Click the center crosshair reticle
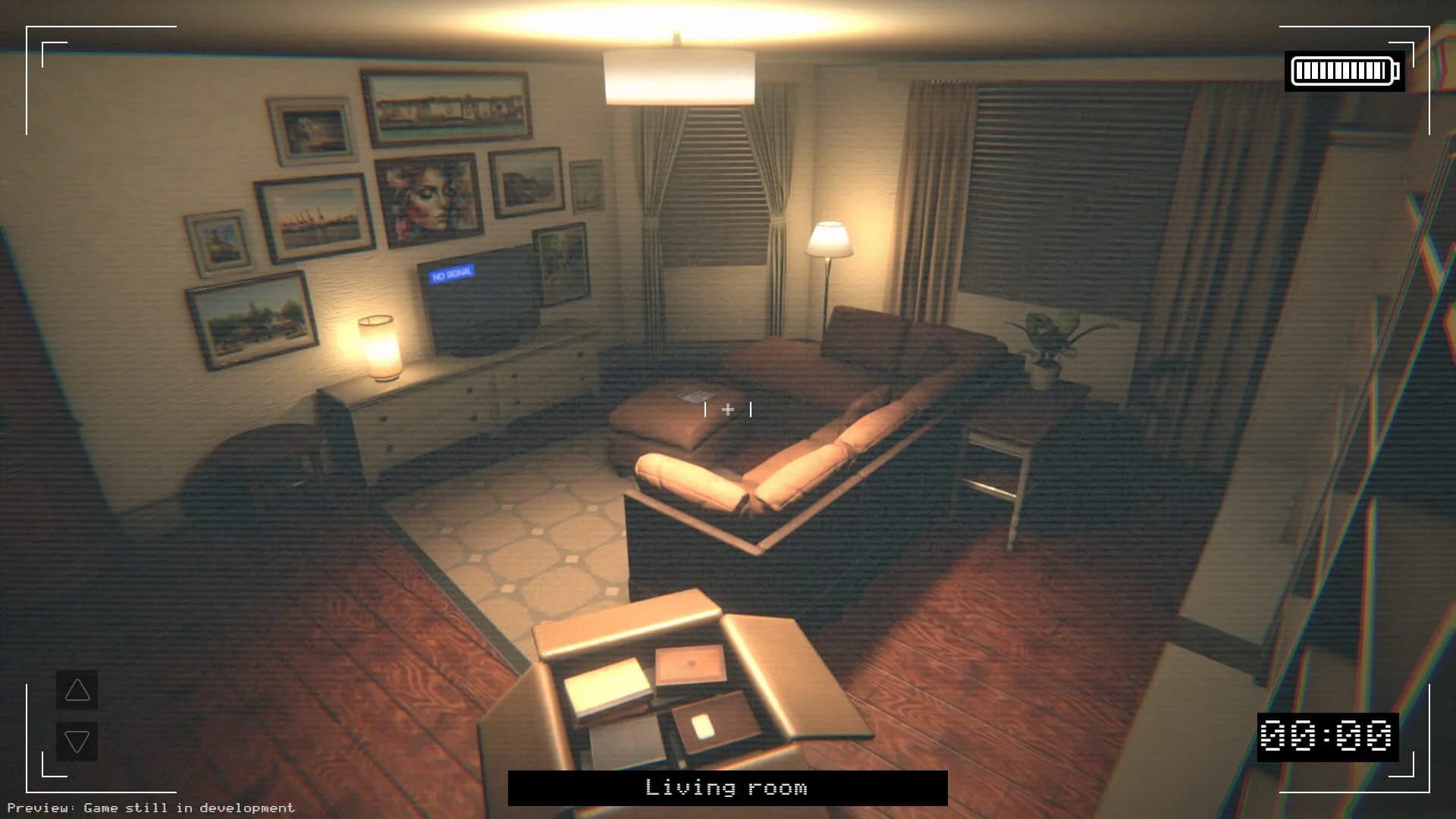This screenshot has width=1456, height=819. click(728, 409)
